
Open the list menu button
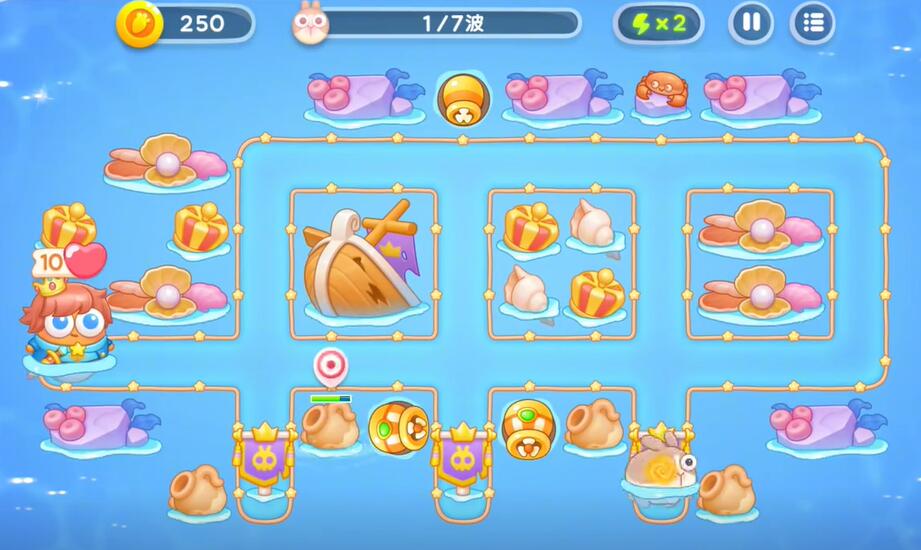(812, 23)
